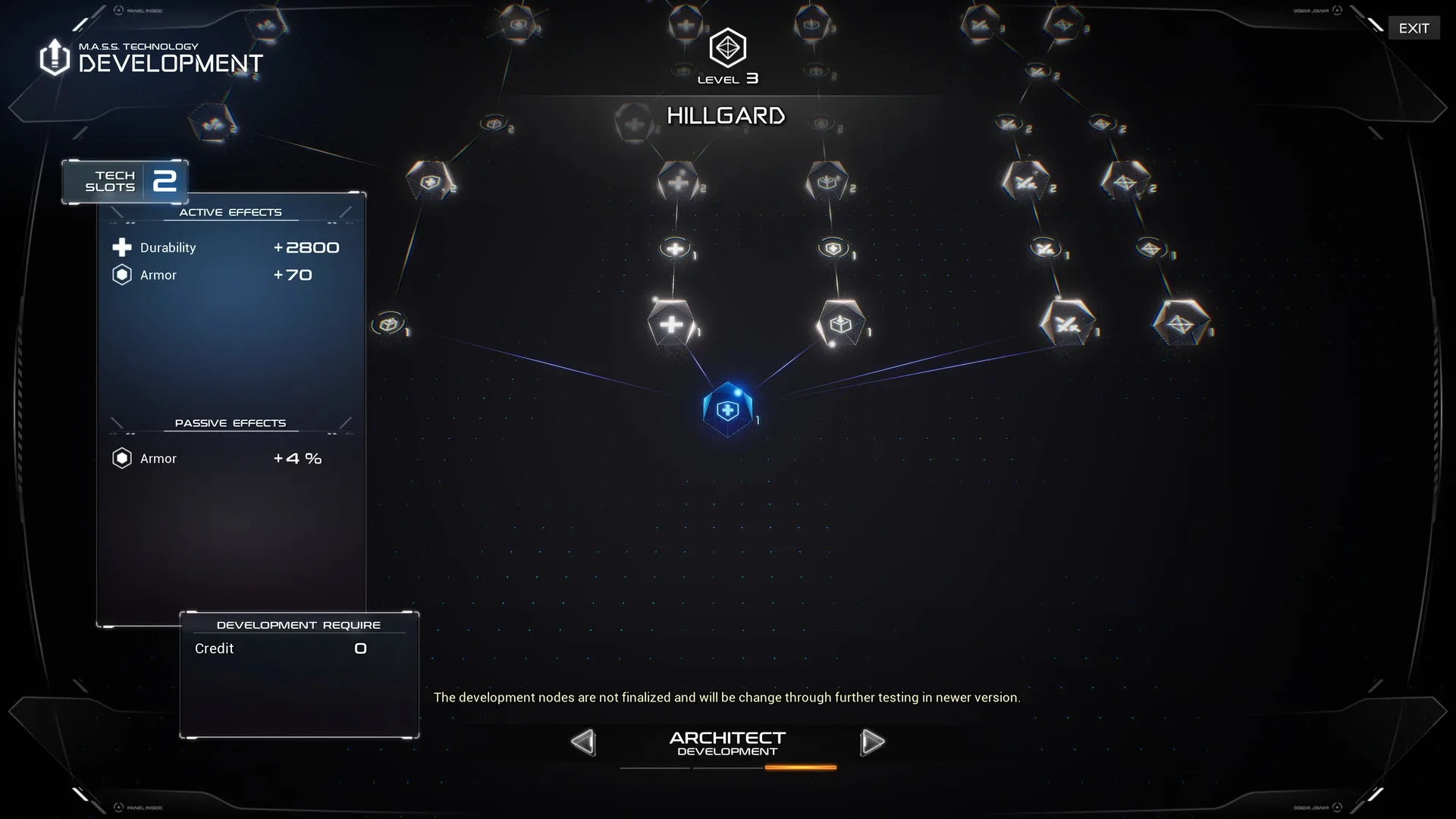
Task: Pick the large crossed-swords node marked 1
Action: click(x=1067, y=325)
